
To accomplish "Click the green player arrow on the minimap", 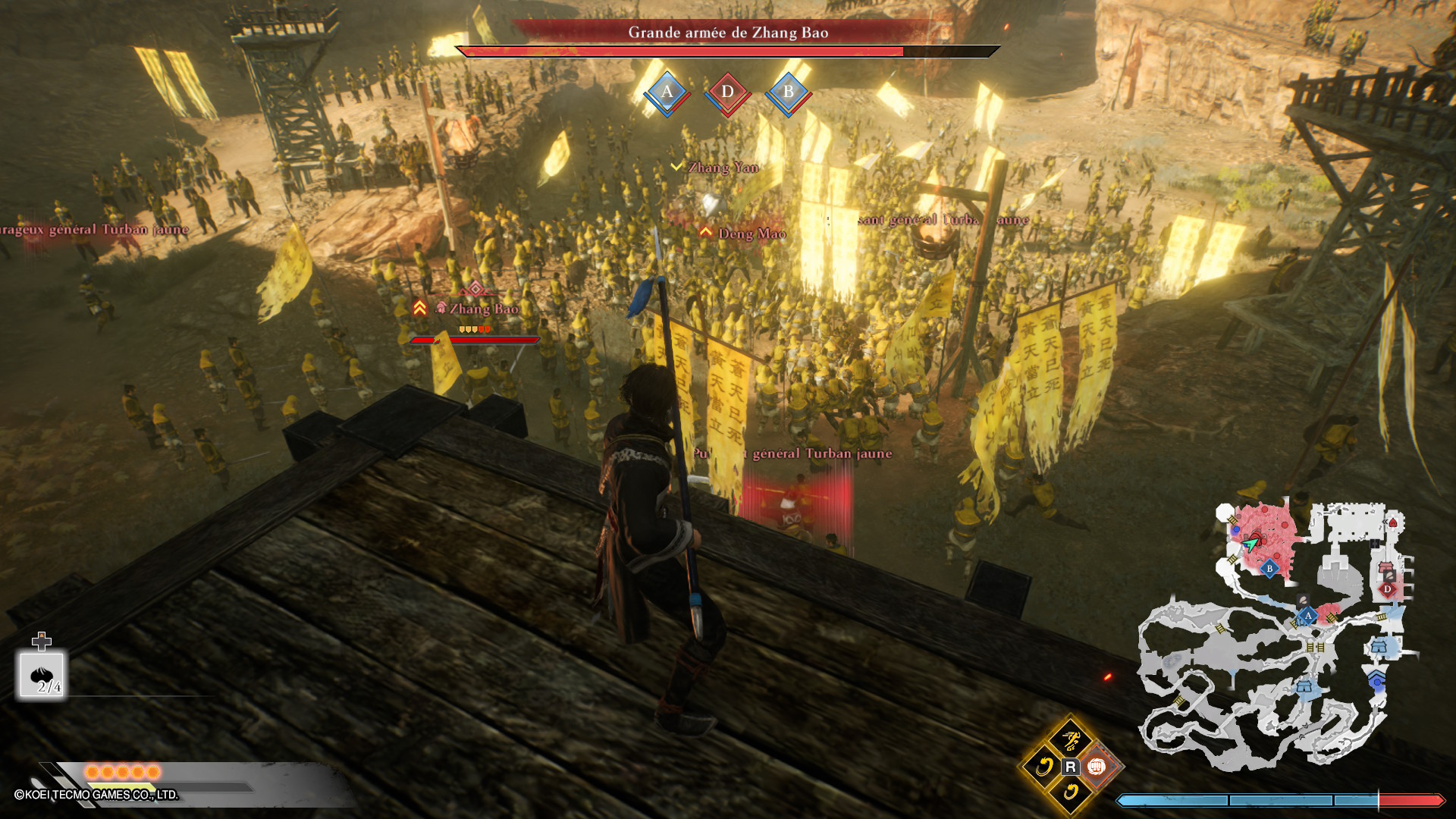I will [1250, 542].
